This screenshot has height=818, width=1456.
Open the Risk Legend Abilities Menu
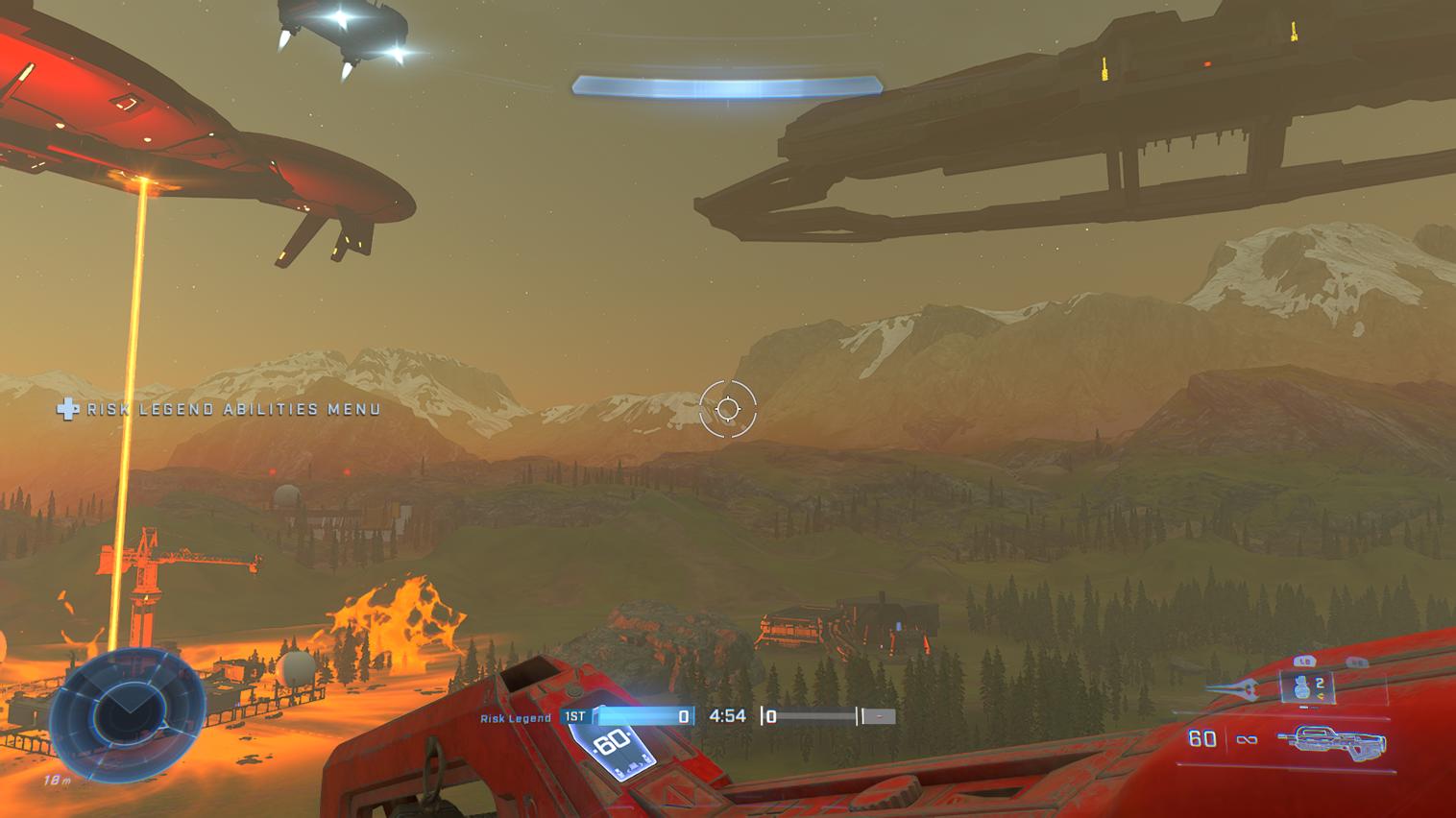(220, 409)
